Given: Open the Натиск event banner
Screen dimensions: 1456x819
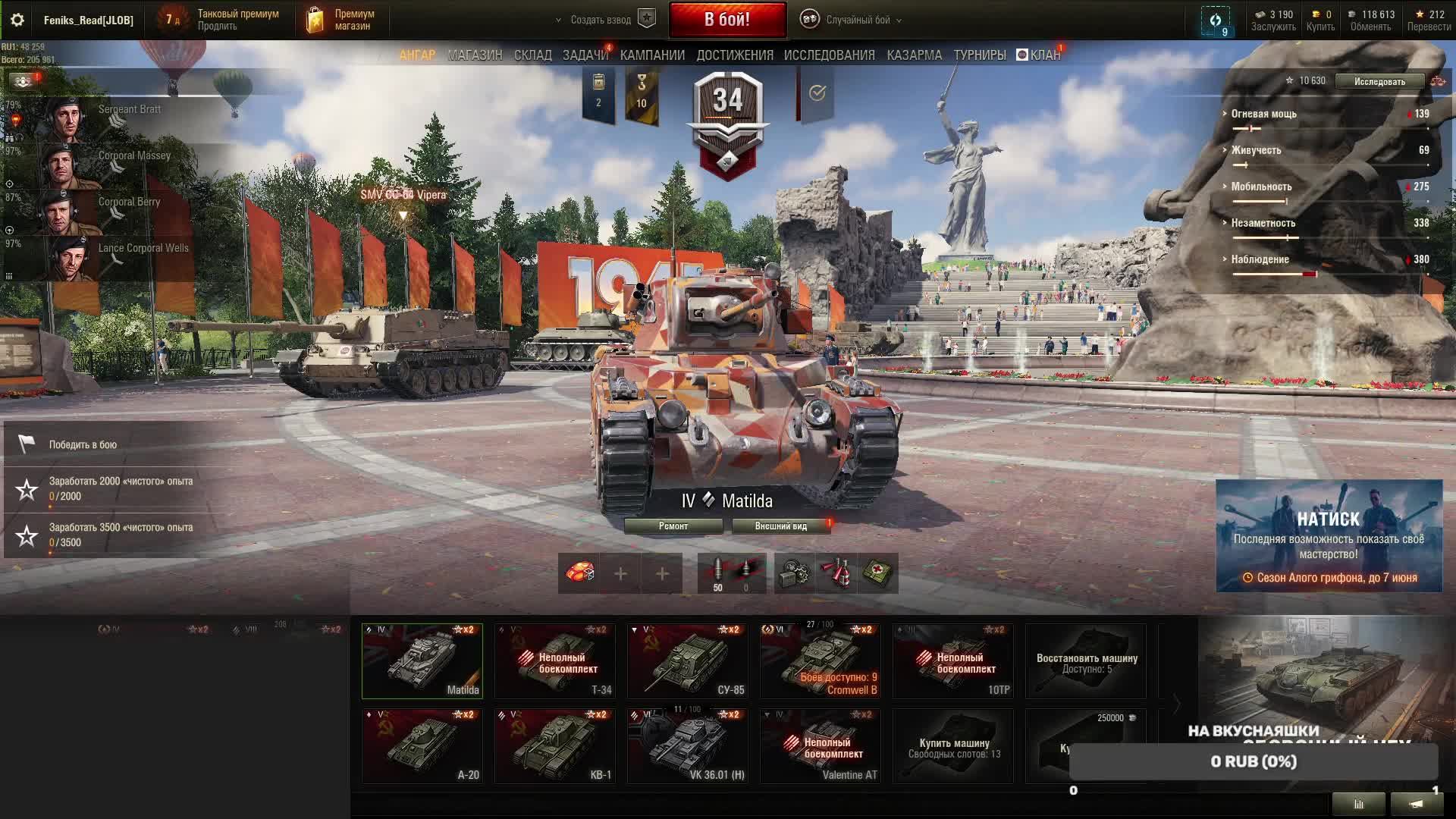Looking at the screenshot, I should click(1329, 536).
